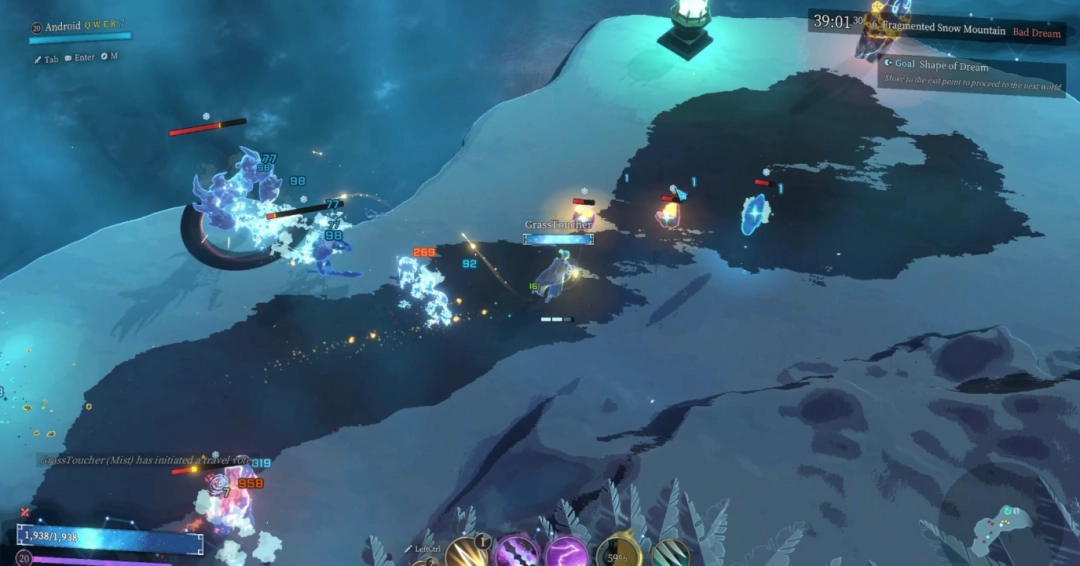Use the purple wave ability
Image resolution: width=1080 pixels, height=566 pixels.
click(x=517, y=553)
